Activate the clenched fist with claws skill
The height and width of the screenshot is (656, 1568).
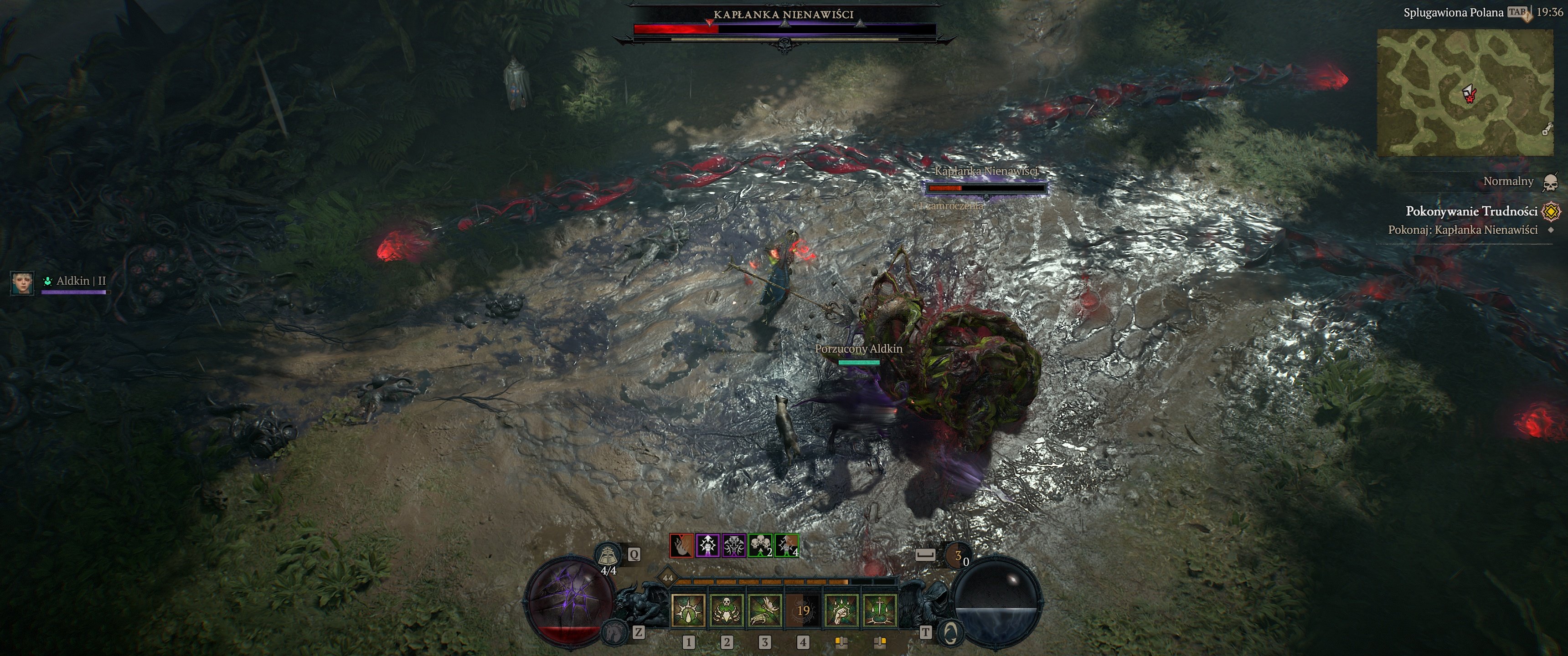841,610
